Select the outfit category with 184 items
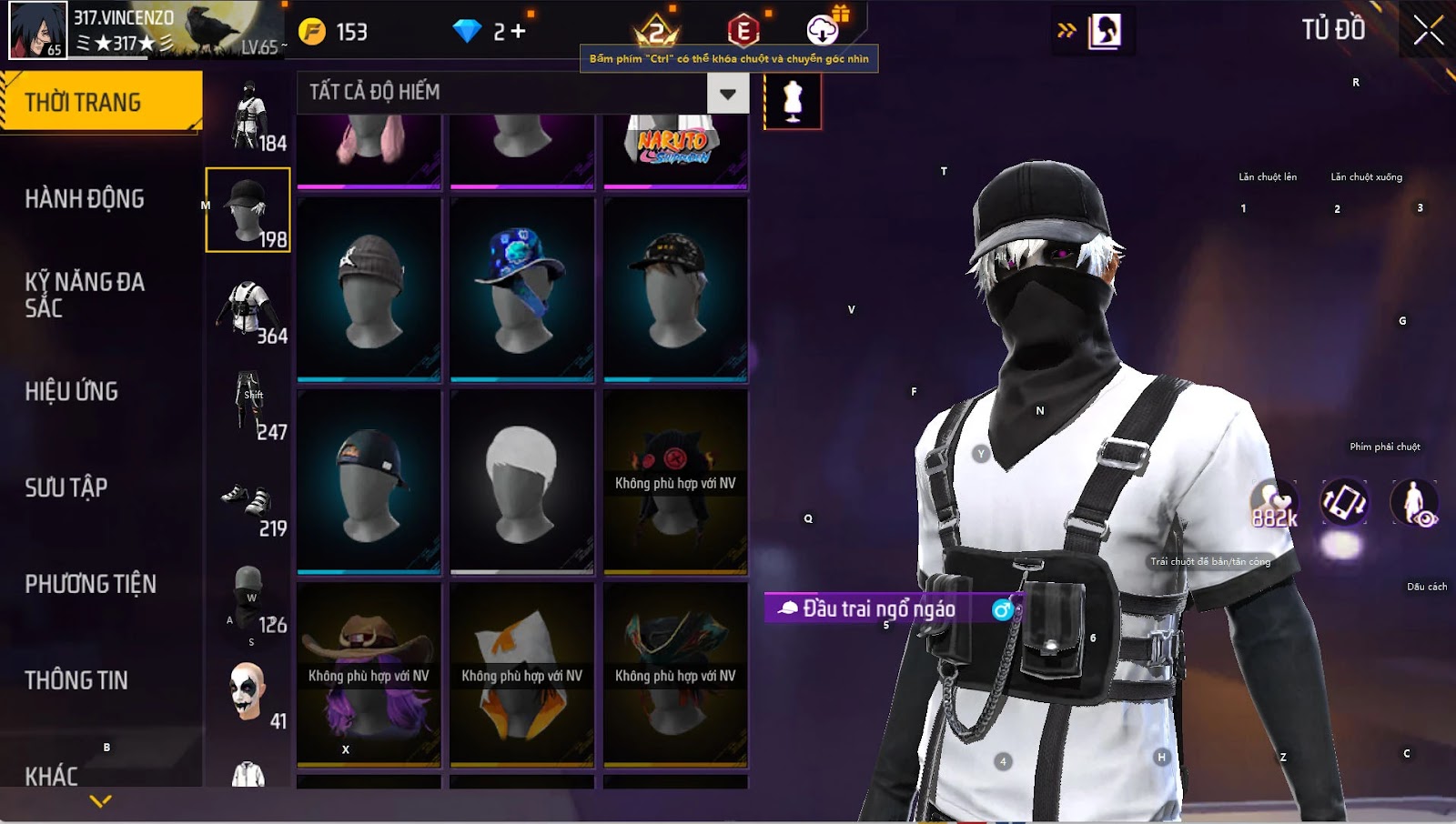The image size is (1456, 824). click(248, 116)
